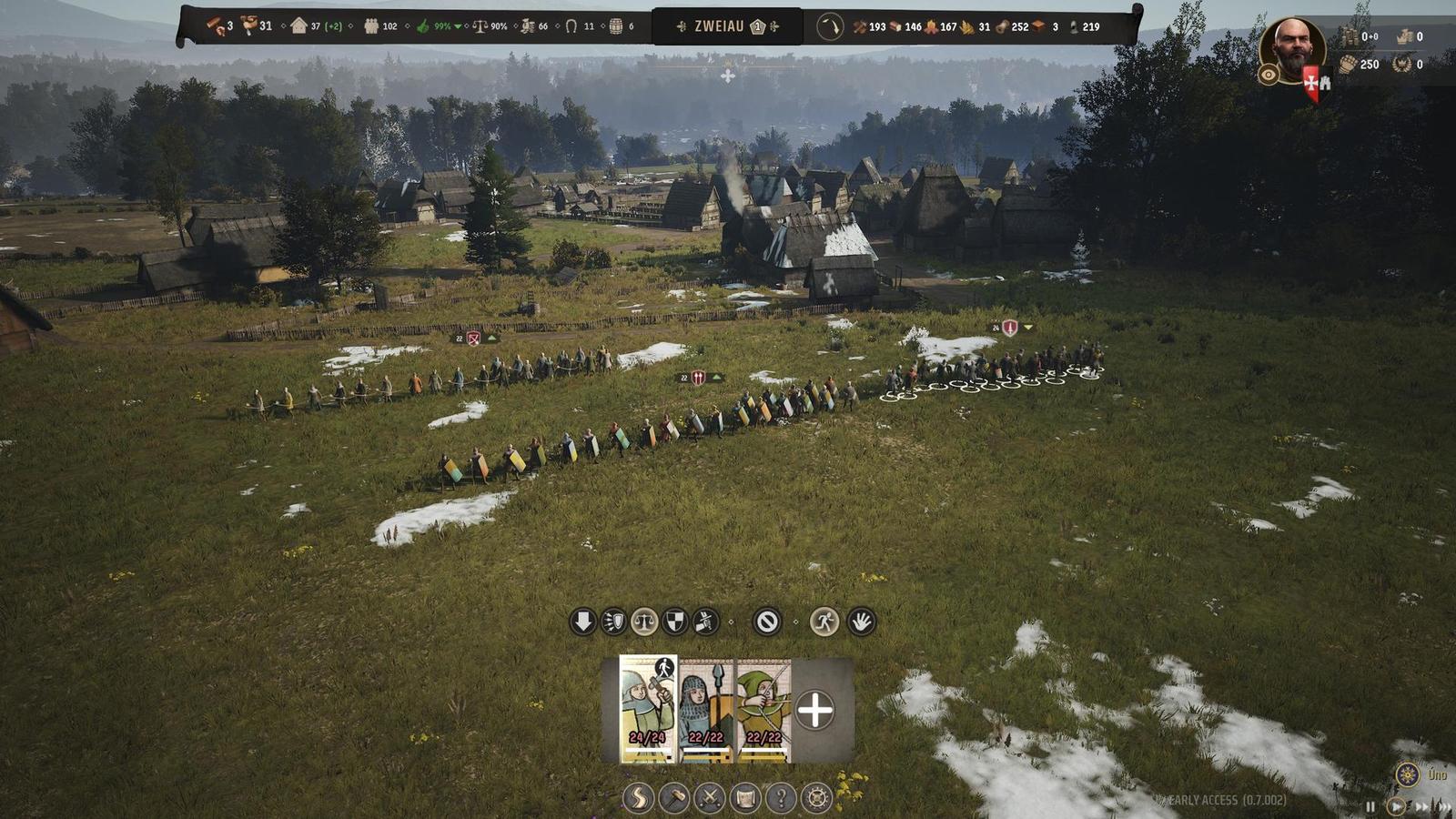Issue the open hand halt command

click(861, 622)
